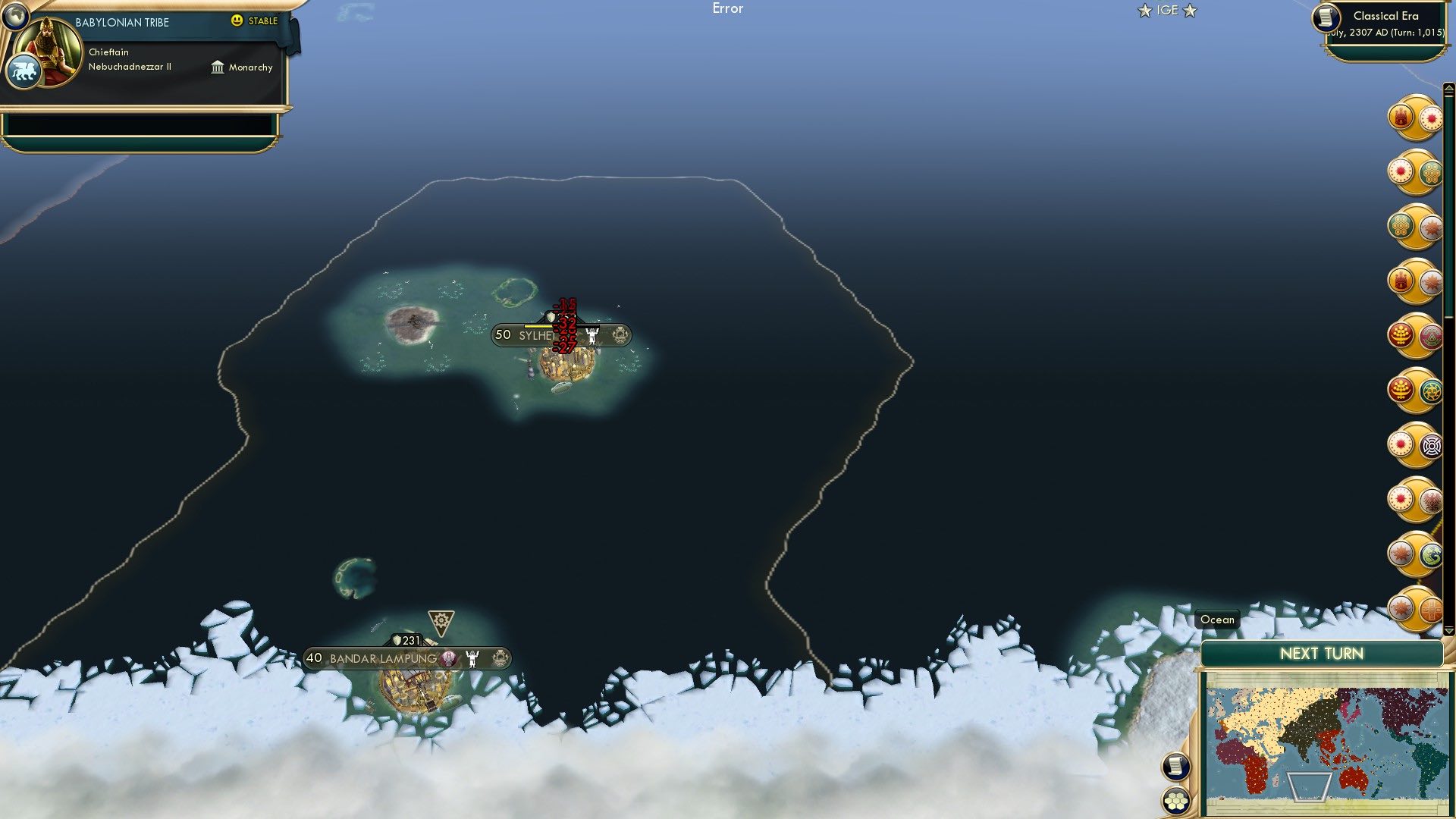Open the social policies scroll icon above minimap

click(1176, 766)
